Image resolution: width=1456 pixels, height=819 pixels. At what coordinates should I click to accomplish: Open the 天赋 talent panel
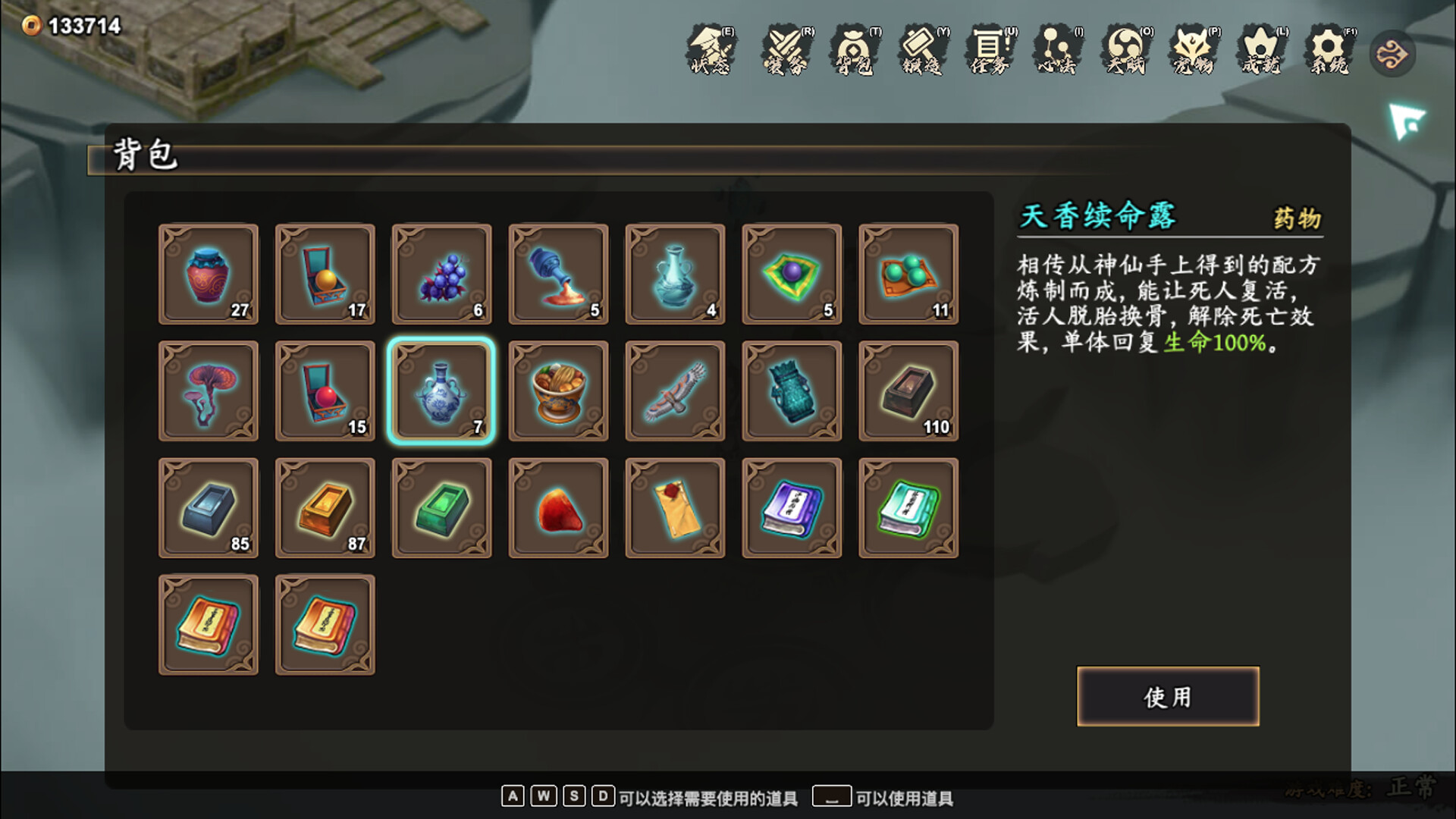(x=1125, y=53)
